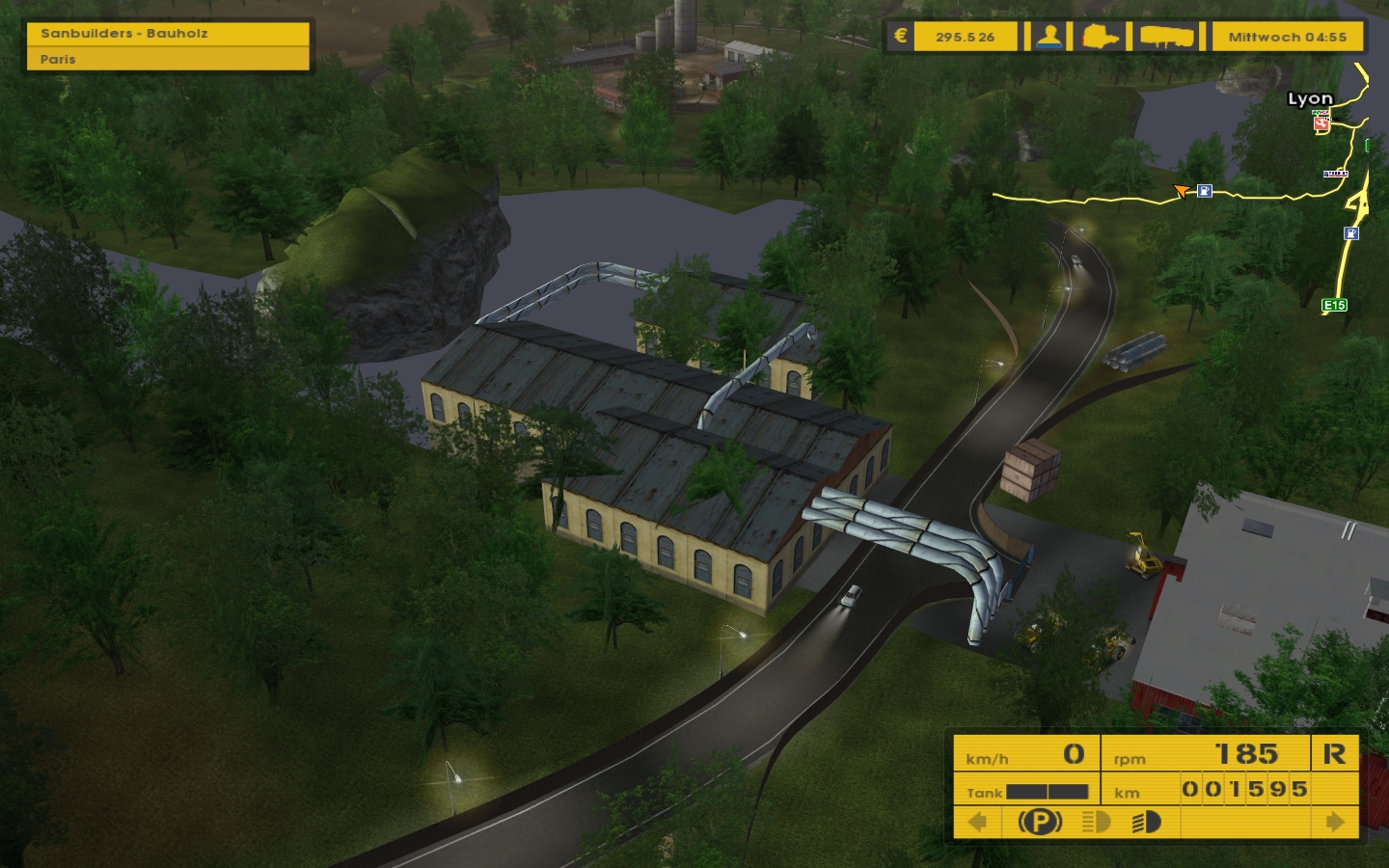The width and height of the screenshot is (1389, 868).
Task: Click the Lyon city label on the map
Action: (x=1310, y=98)
